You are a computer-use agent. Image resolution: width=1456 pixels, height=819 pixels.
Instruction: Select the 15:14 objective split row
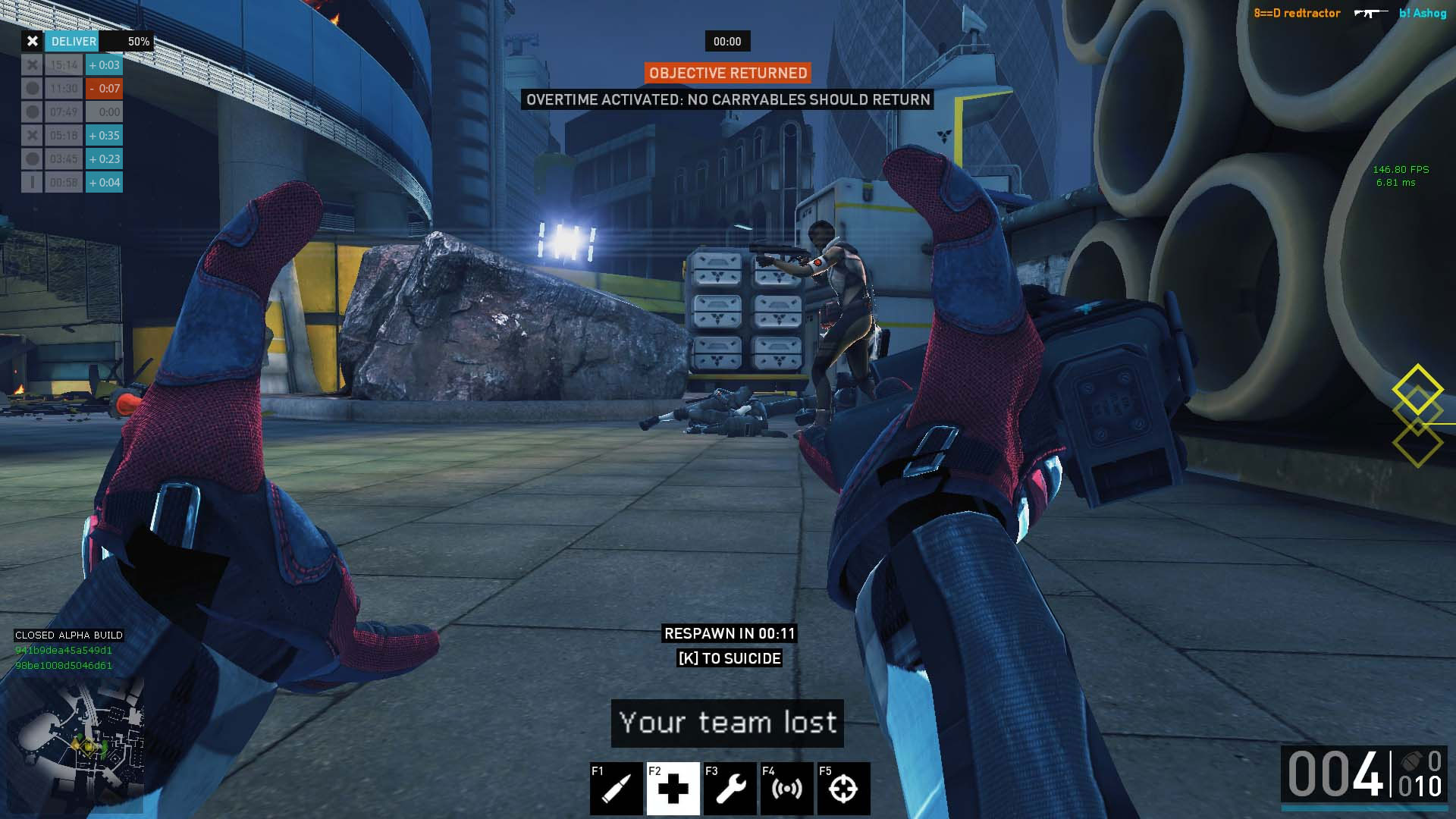[72, 65]
